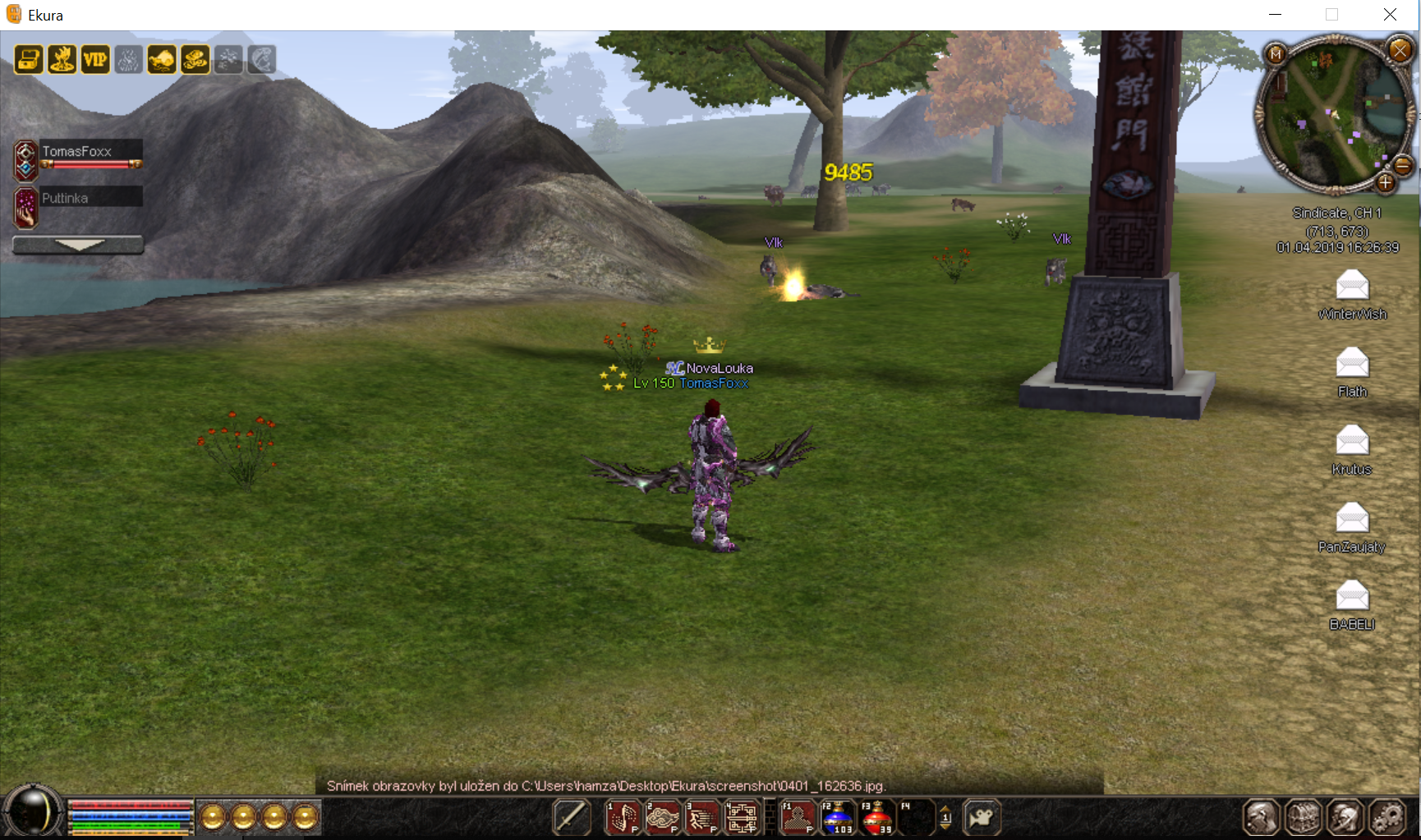Viewport: 1421px width, 840px height.
Task: Open the gold coins pile icon
Action: [x=195, y=60]
